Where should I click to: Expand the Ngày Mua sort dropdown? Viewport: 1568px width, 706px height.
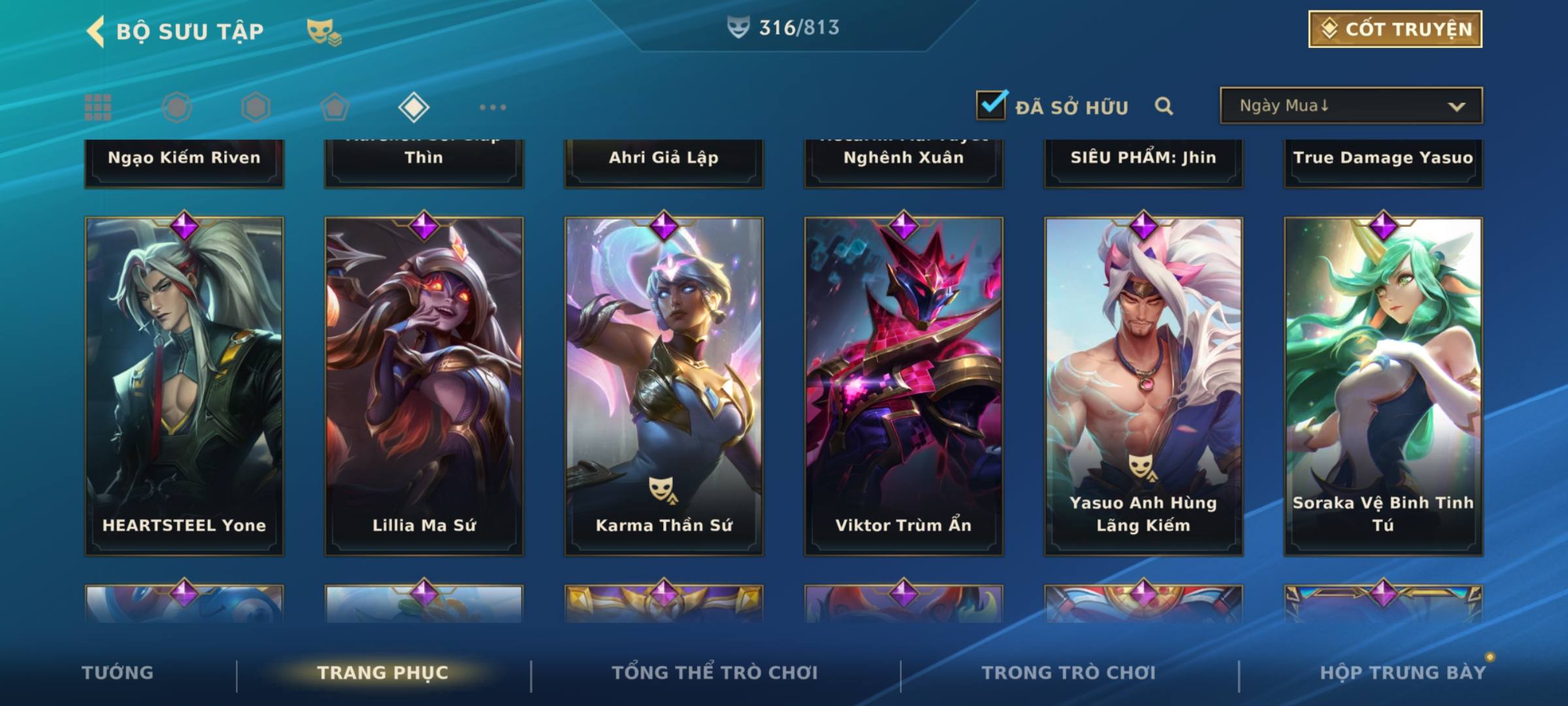pyautogui.click(x=1351, y=106)
